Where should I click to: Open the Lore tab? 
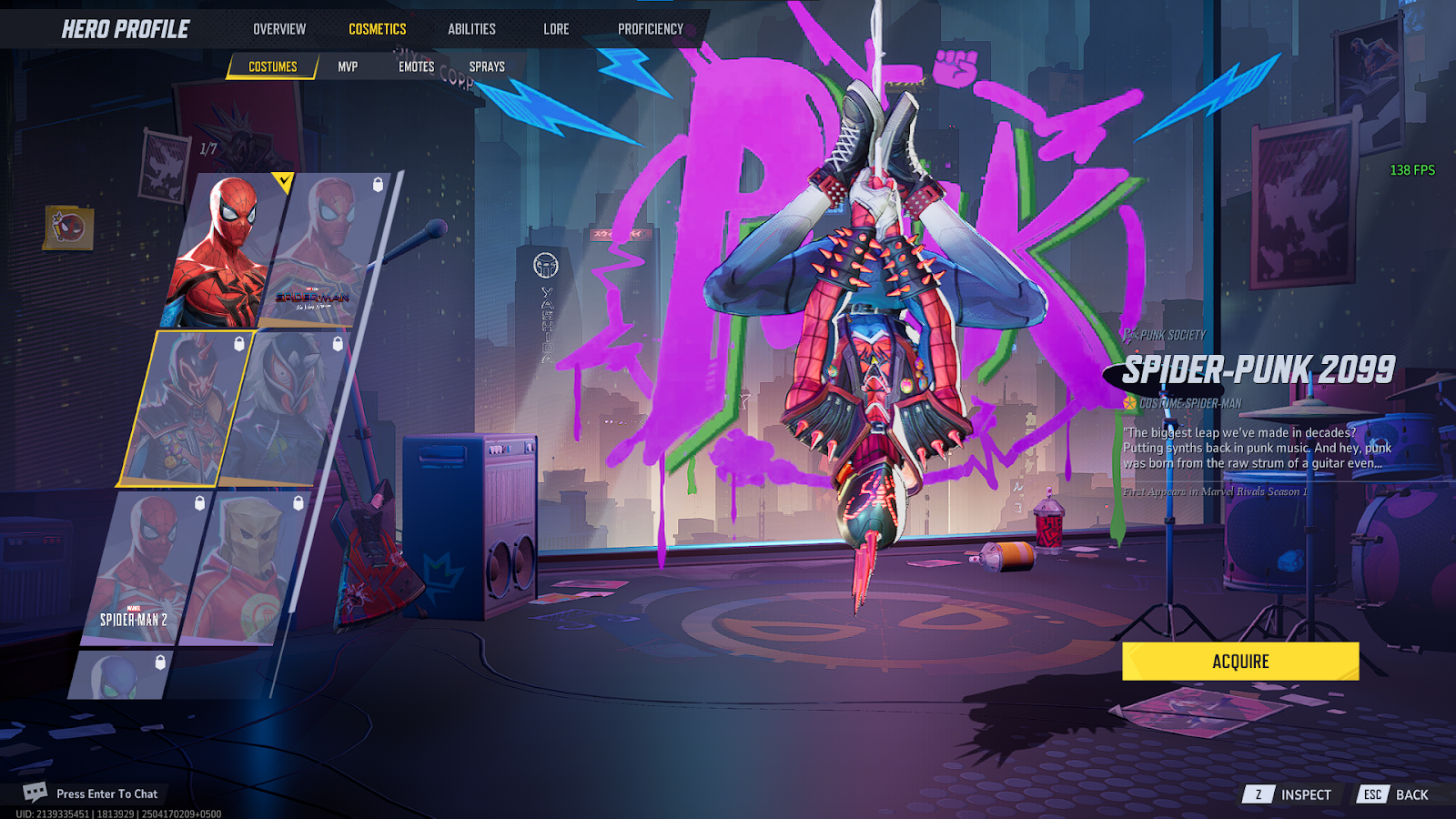pyautogui.click(x=556, y=29)
